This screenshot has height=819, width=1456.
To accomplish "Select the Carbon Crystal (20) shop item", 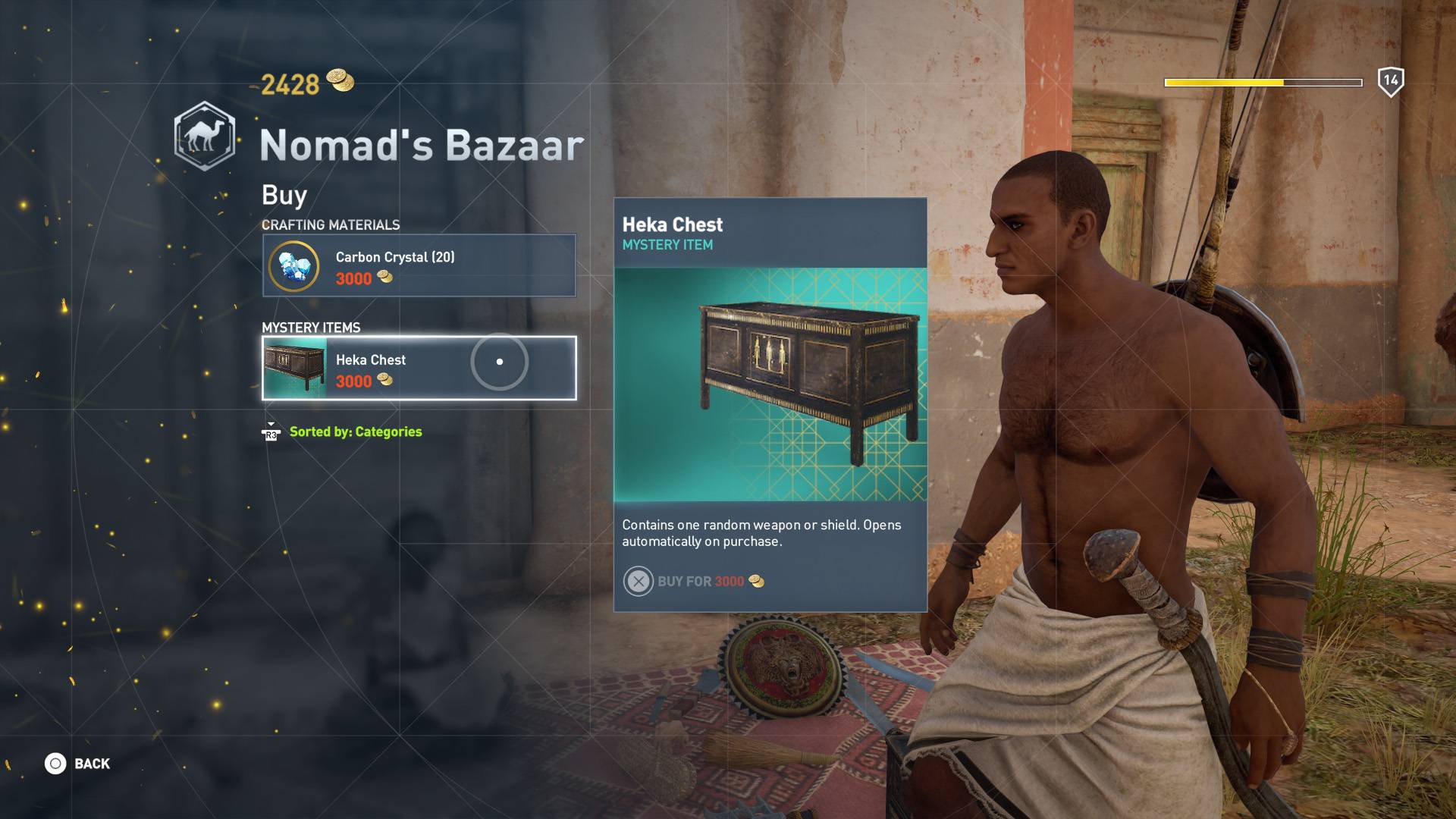I will pyautogui.click(x=419, y=265).
